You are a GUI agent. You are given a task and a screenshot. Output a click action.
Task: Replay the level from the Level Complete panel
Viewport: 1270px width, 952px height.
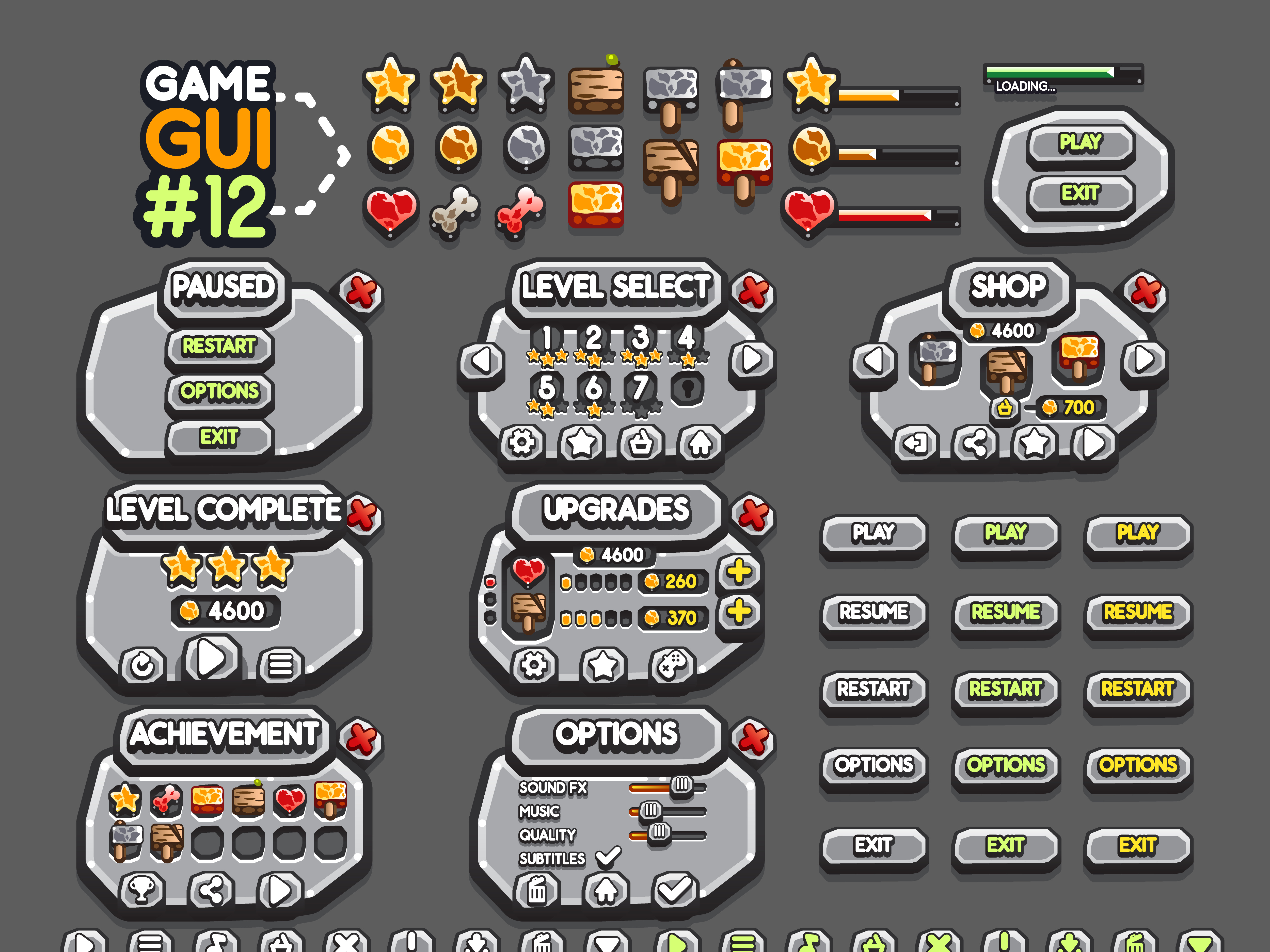point(142,666)
